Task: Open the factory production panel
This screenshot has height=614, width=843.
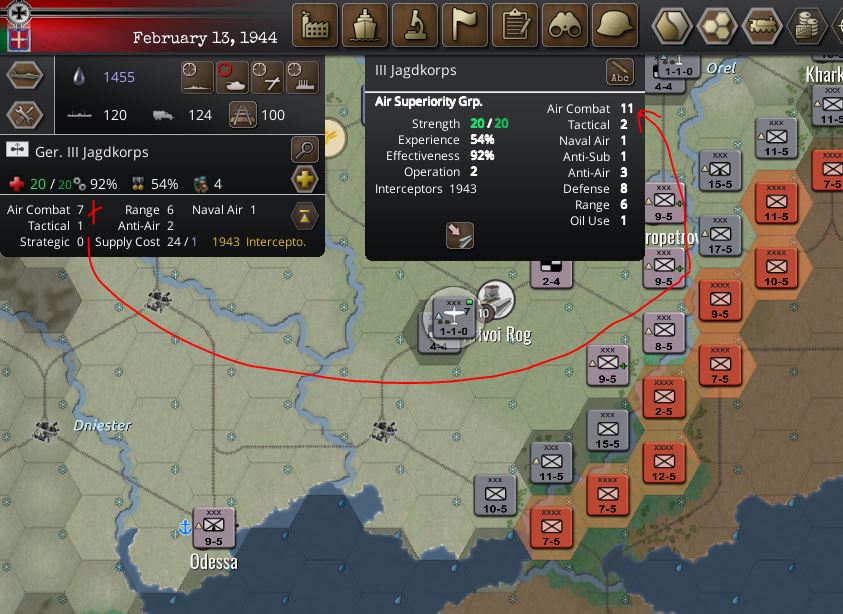Action: (x=314, y=25)
